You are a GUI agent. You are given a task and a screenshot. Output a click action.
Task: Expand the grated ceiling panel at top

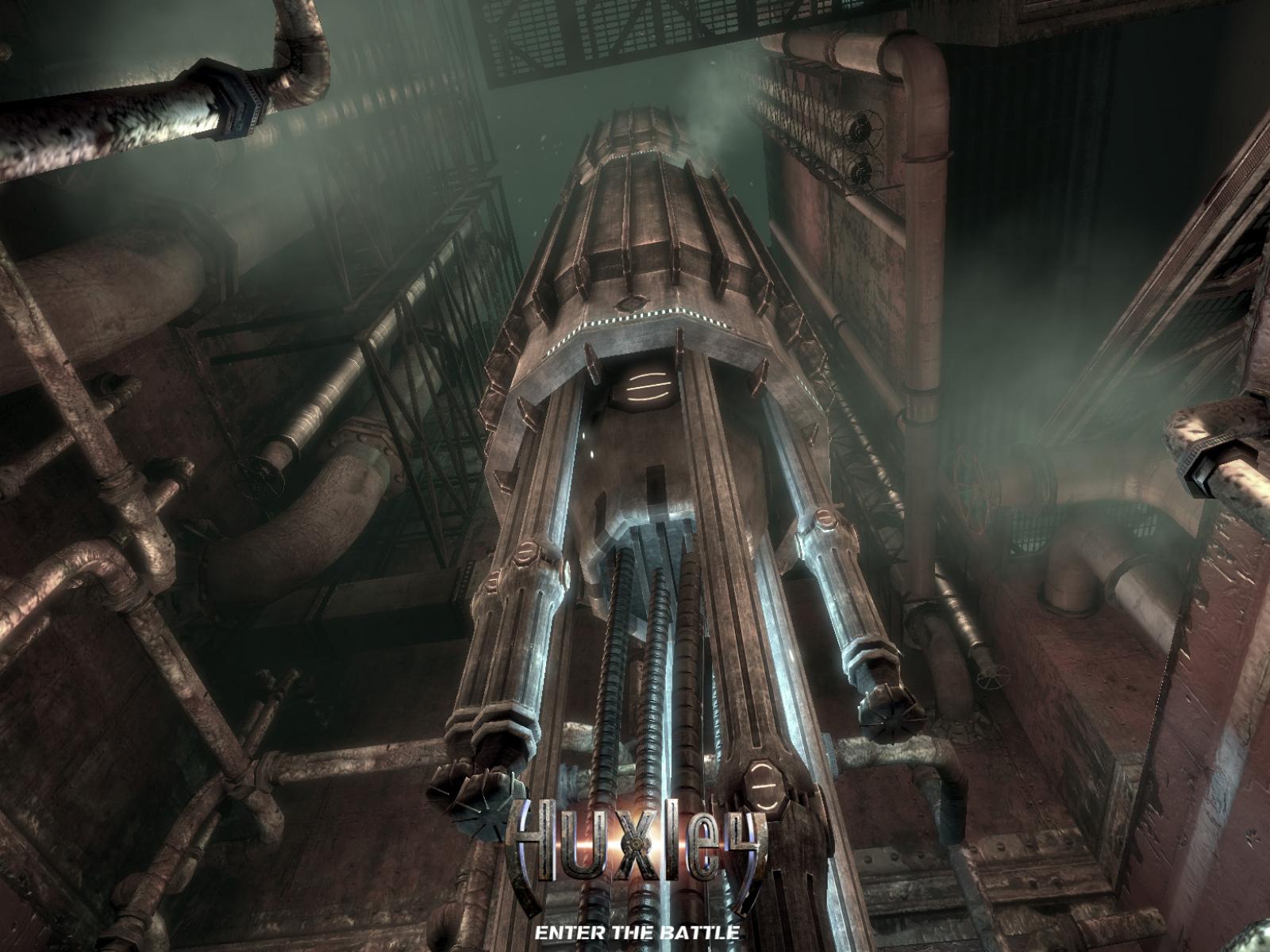pos(611,32)
